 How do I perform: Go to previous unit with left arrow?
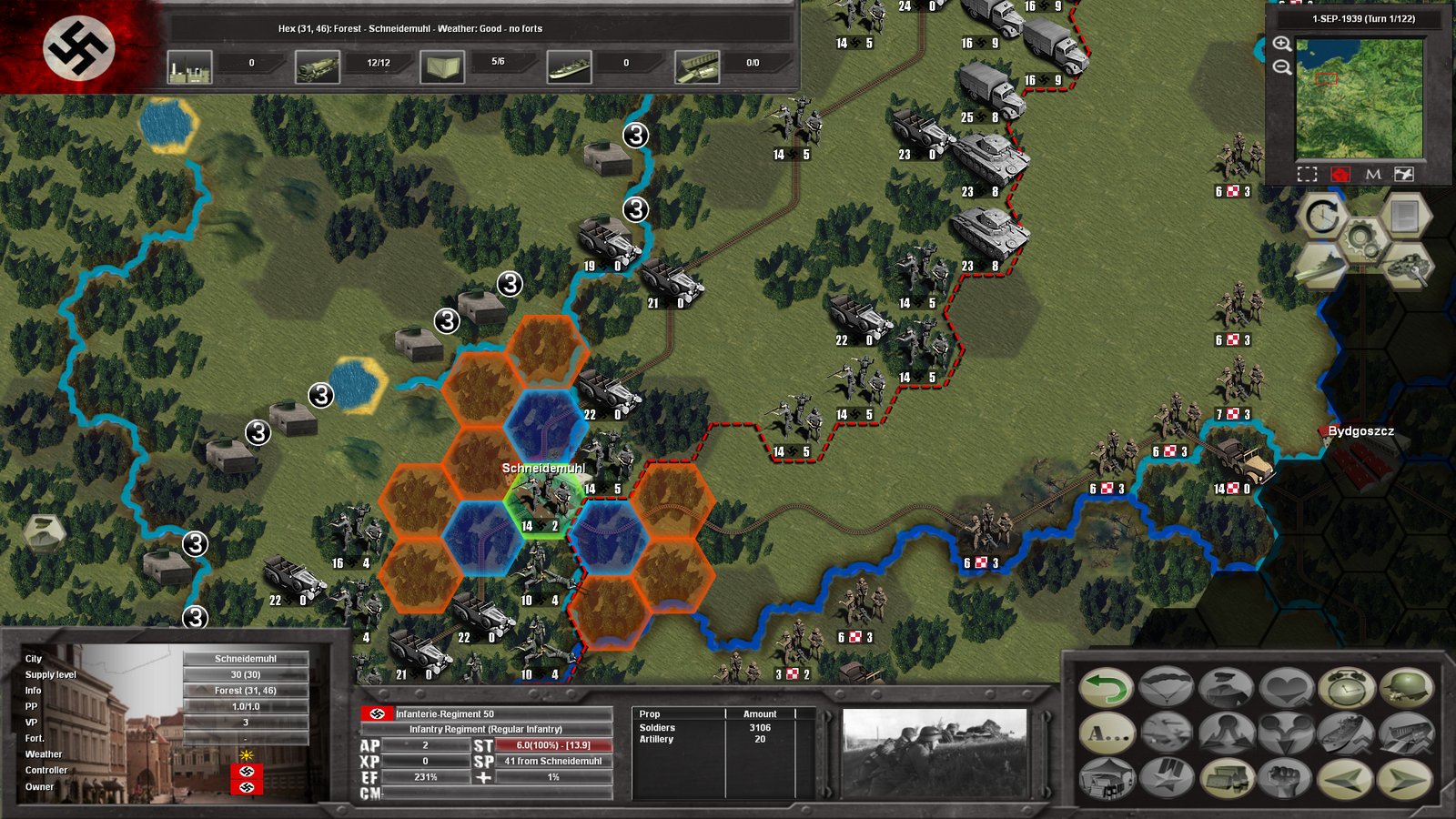(1346, 779)
